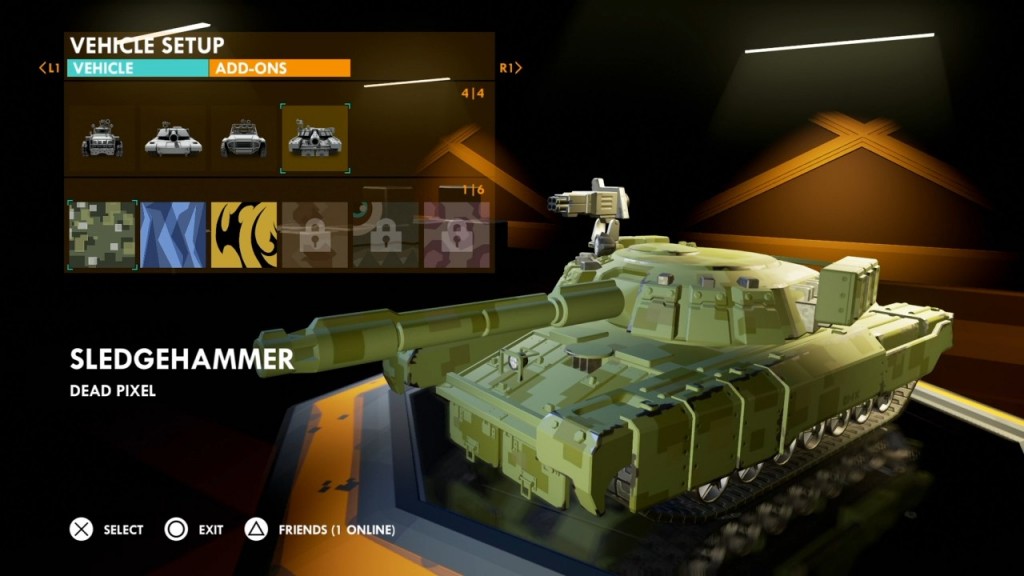
Task: Choose the green pixel camo skin
Action: 102,235
